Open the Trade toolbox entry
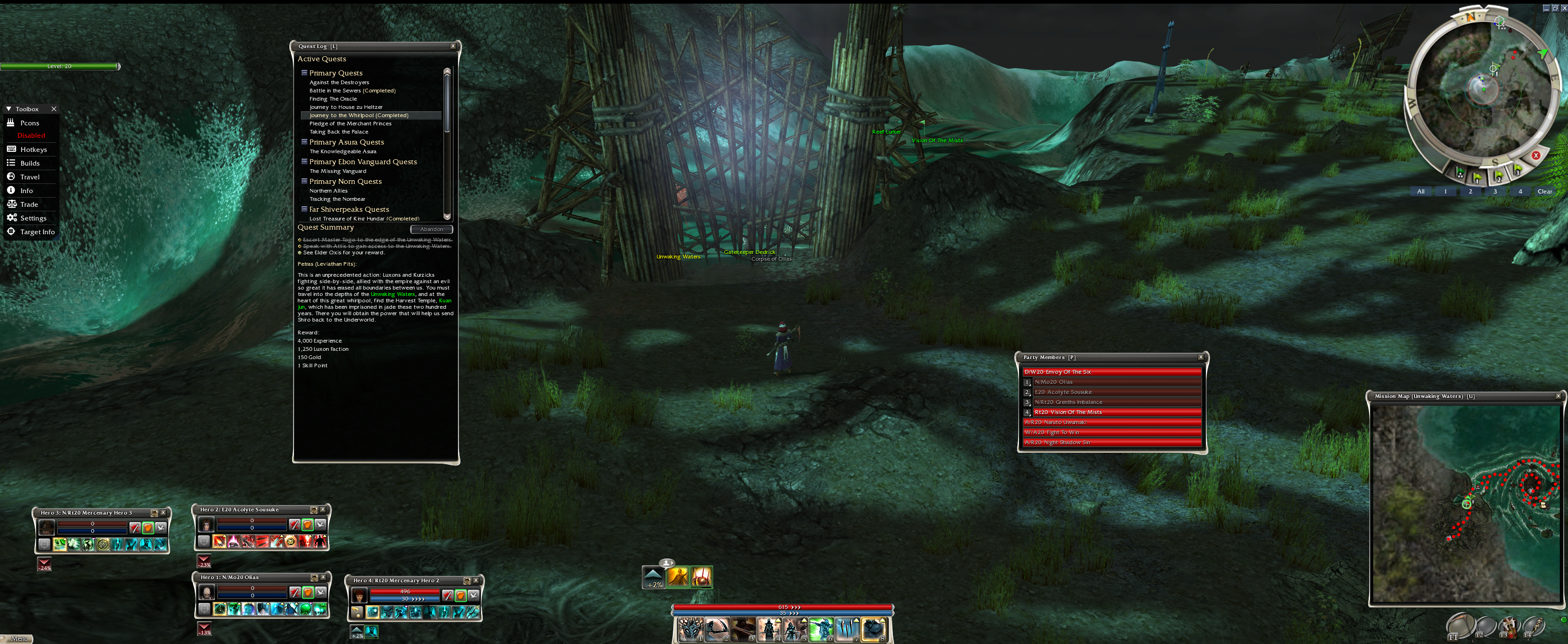Screen dimensions: 1568x644 pyautogui.click(x=29, y=205)
